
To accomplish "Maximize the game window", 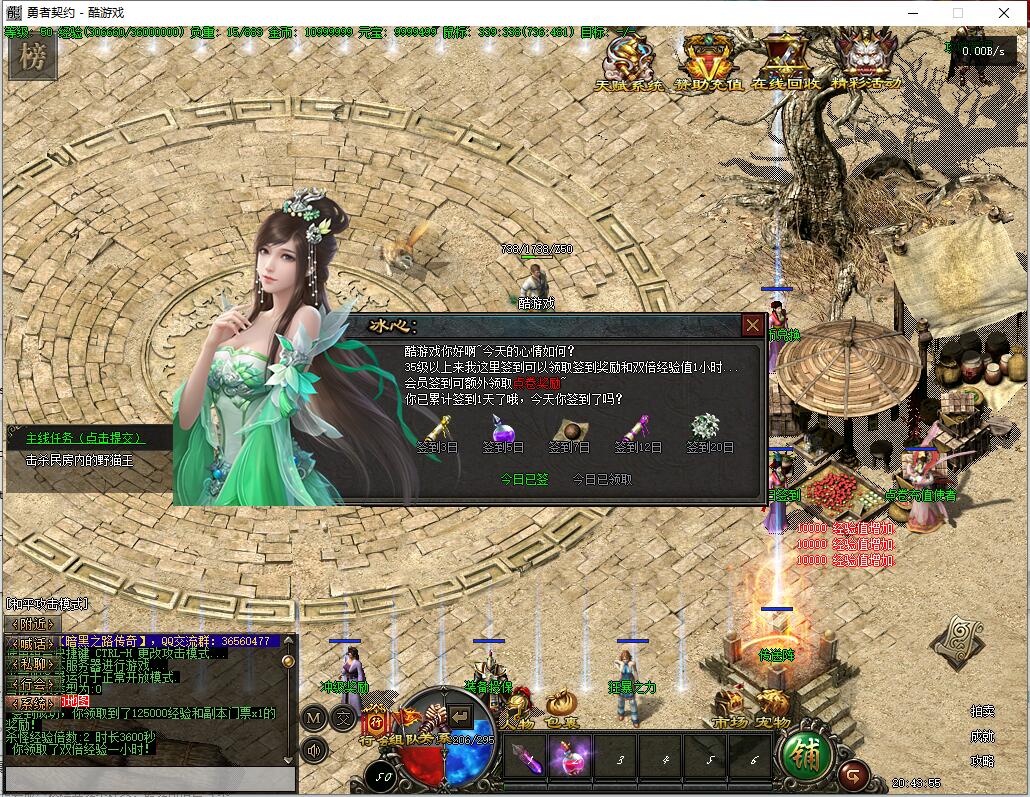I will [x=957, y=13].
